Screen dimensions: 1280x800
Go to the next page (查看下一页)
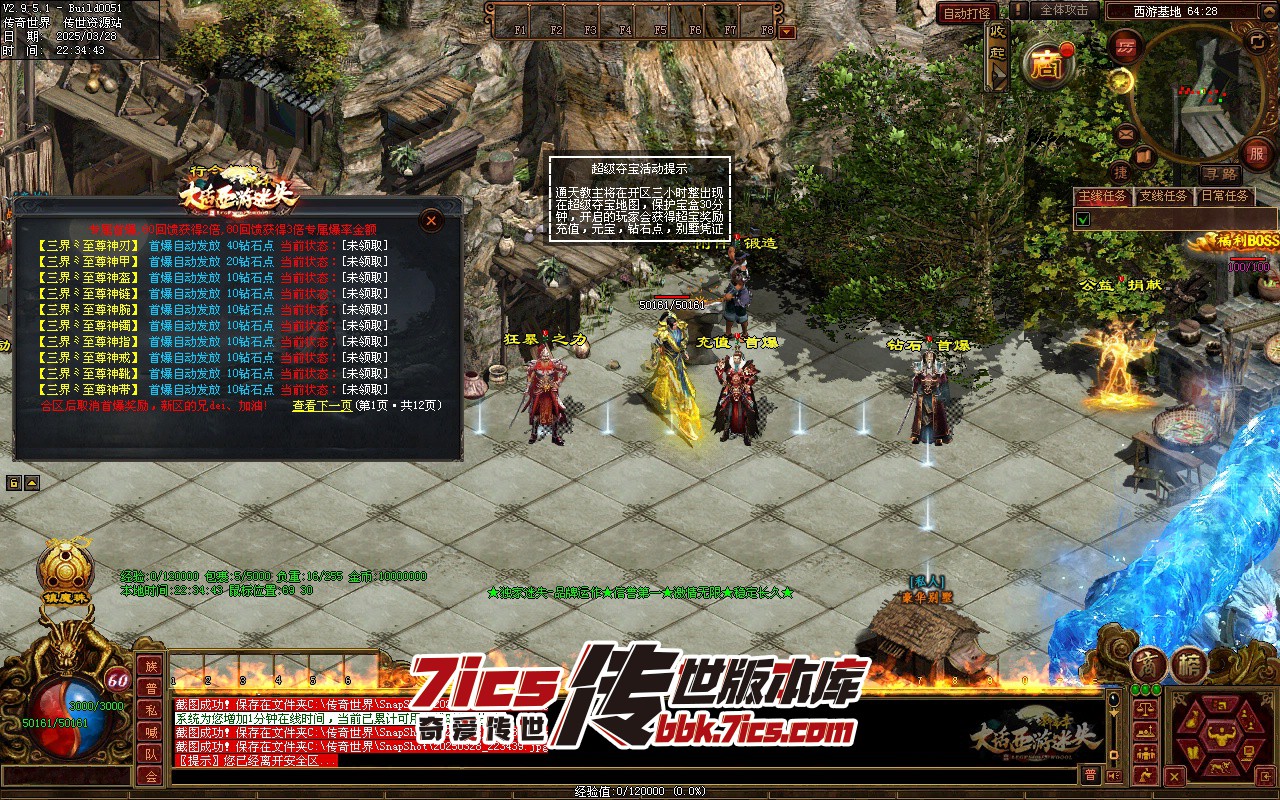pyautogui.click(x=322, y=406)
